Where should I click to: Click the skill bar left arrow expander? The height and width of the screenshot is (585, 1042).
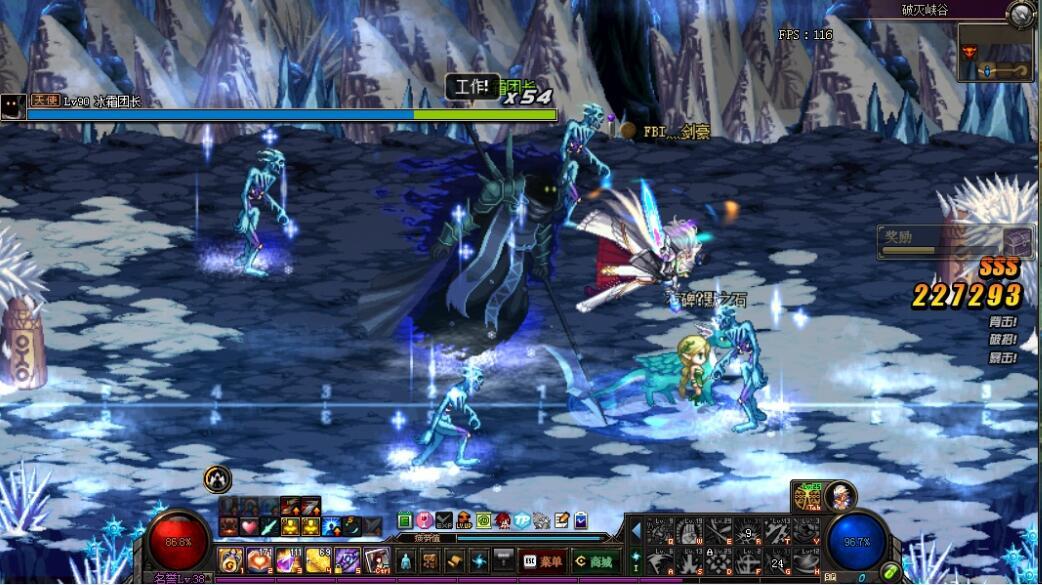[635, 530]
